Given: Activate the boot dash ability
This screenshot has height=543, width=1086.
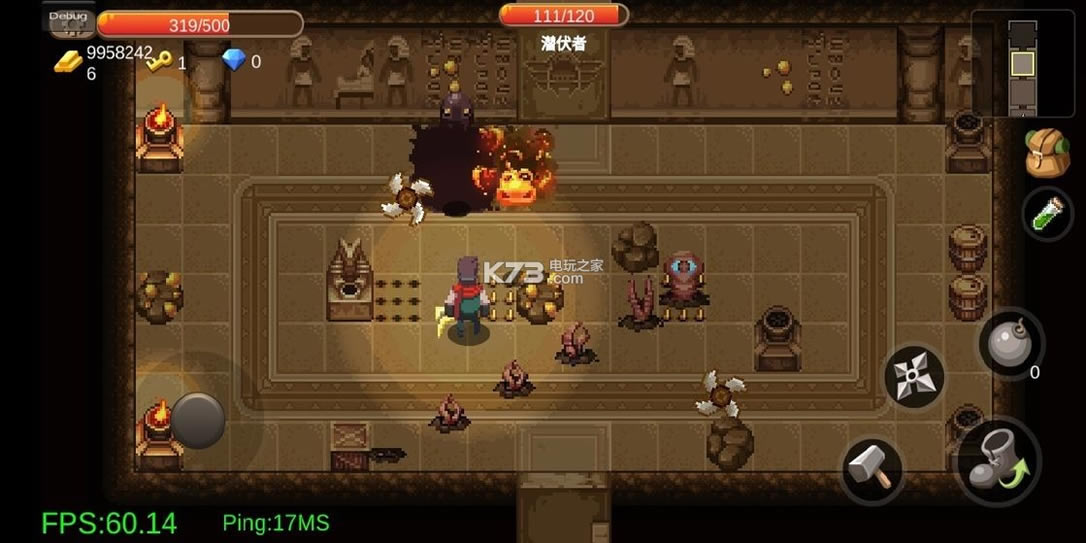Looking at the screenshot, I should pyautogui.click(x=999, y=460).
